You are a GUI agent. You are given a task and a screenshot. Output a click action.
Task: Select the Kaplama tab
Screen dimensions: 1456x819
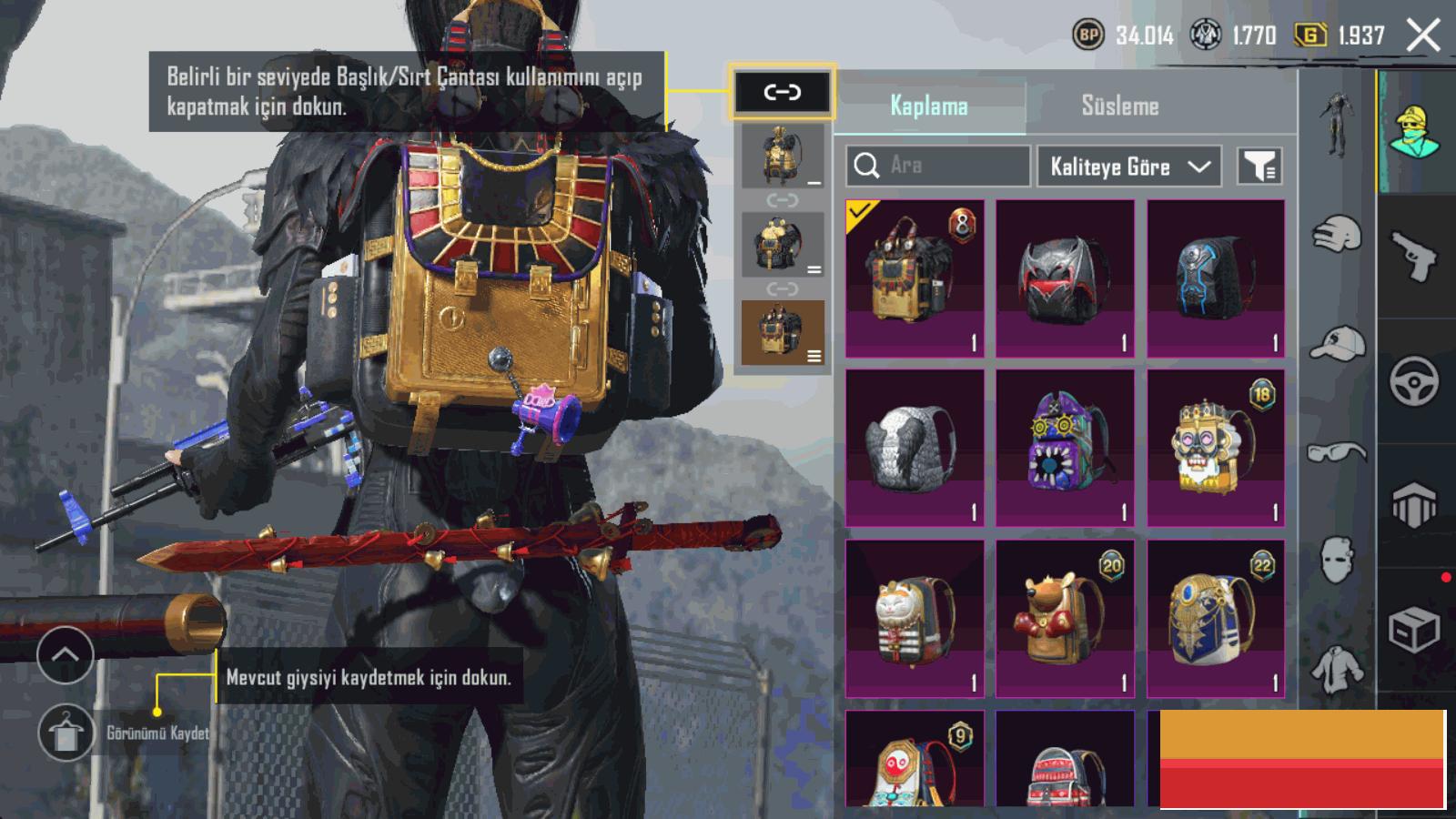(x=929, y=106)
